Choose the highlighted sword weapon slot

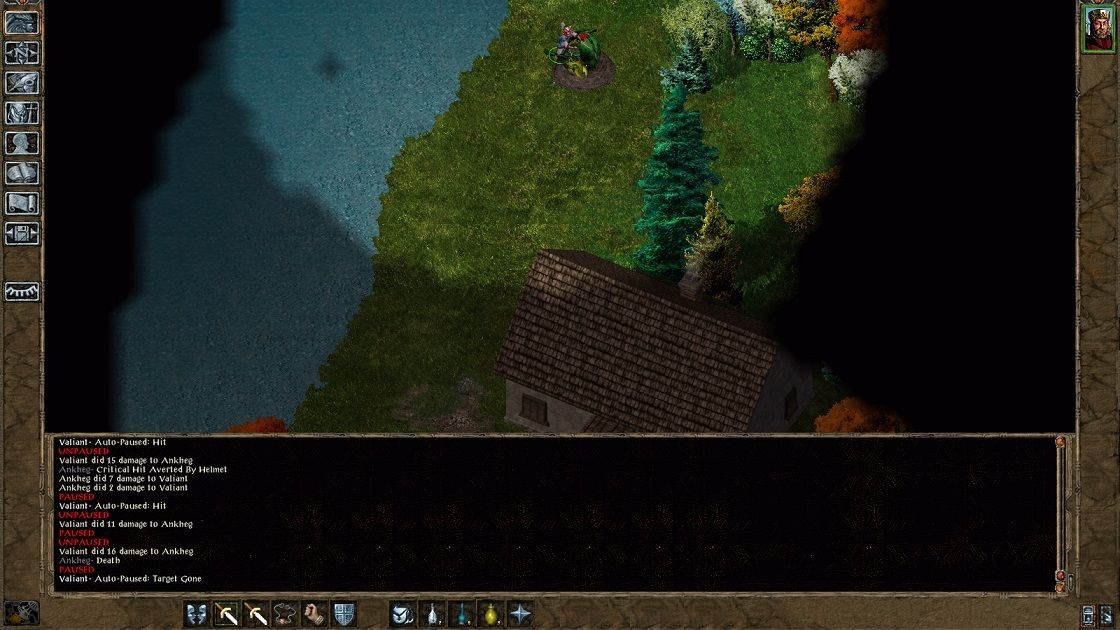tap(227, 613)
